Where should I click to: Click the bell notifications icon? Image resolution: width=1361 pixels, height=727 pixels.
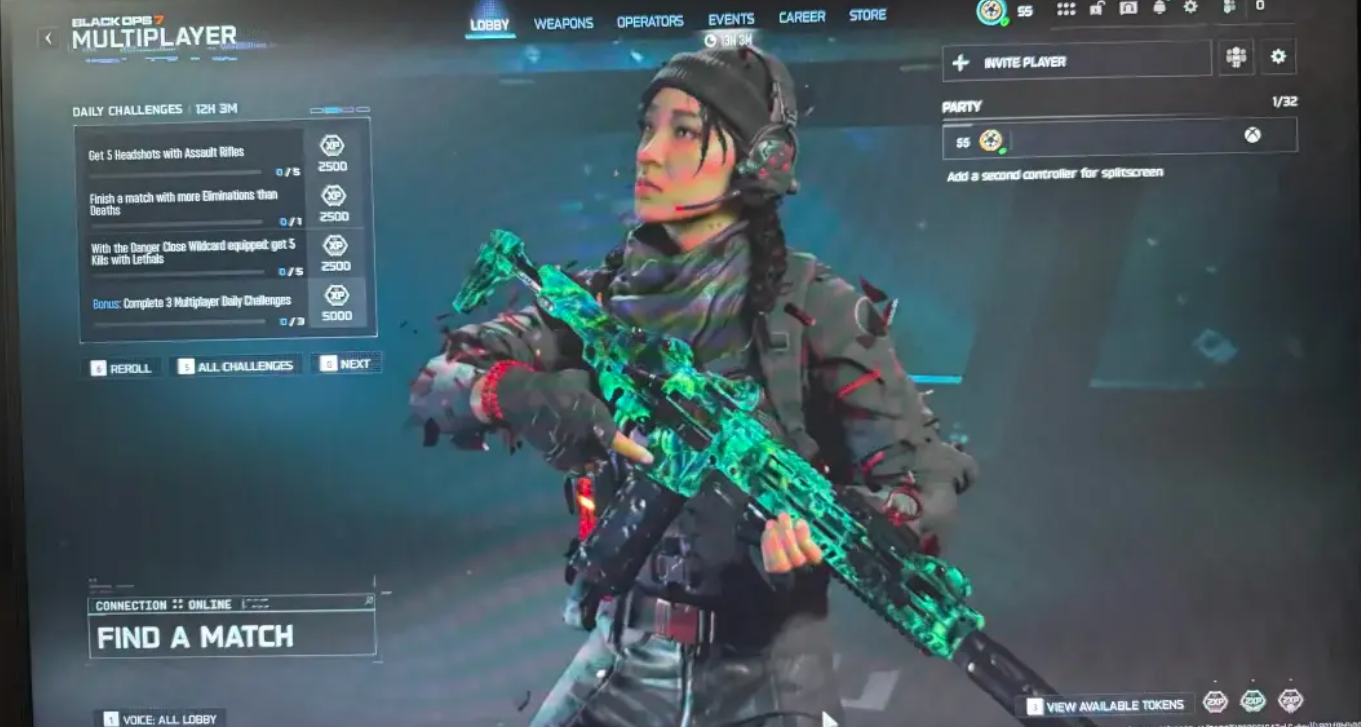[x=1160, y=9]
